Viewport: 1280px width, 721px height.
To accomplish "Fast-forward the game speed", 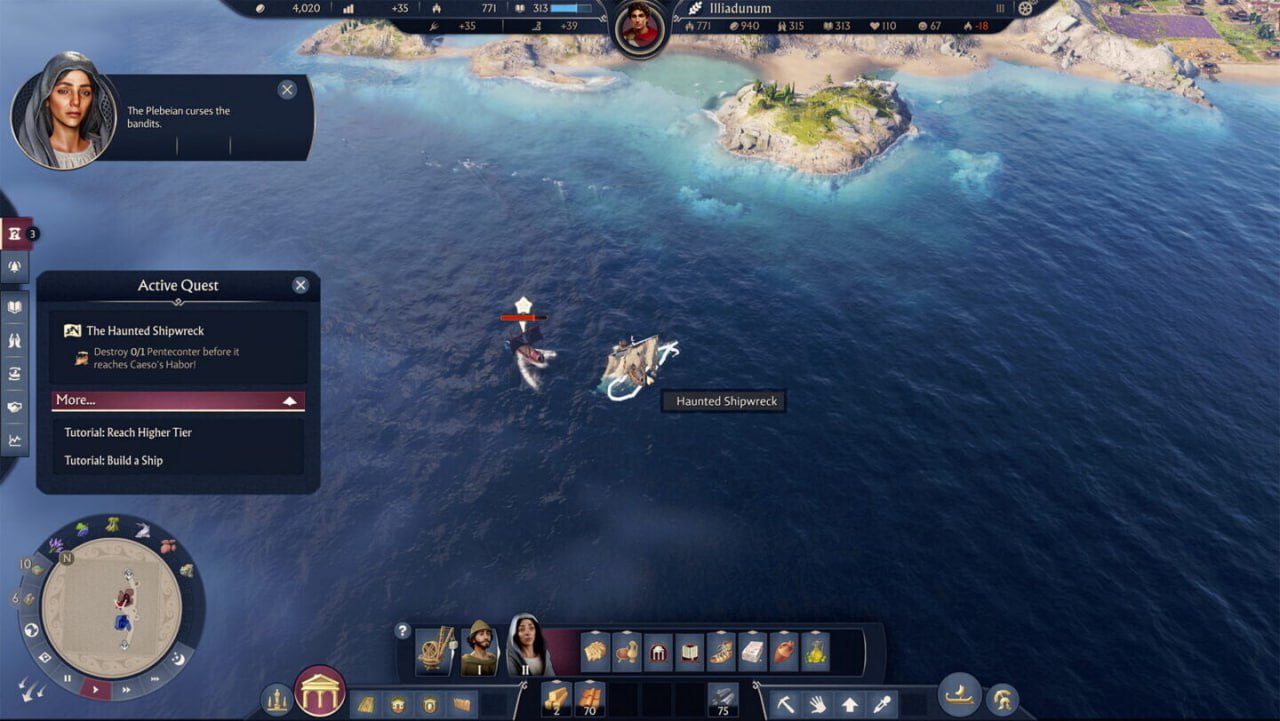I will (126, 690).
